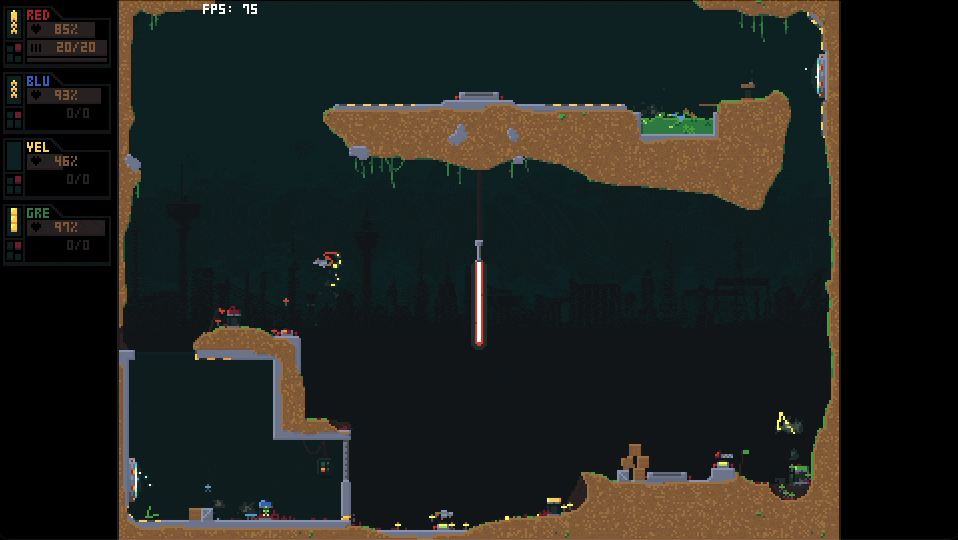Select the YEL player status panel
Screen dimensions: 958x540
[57, 169]
